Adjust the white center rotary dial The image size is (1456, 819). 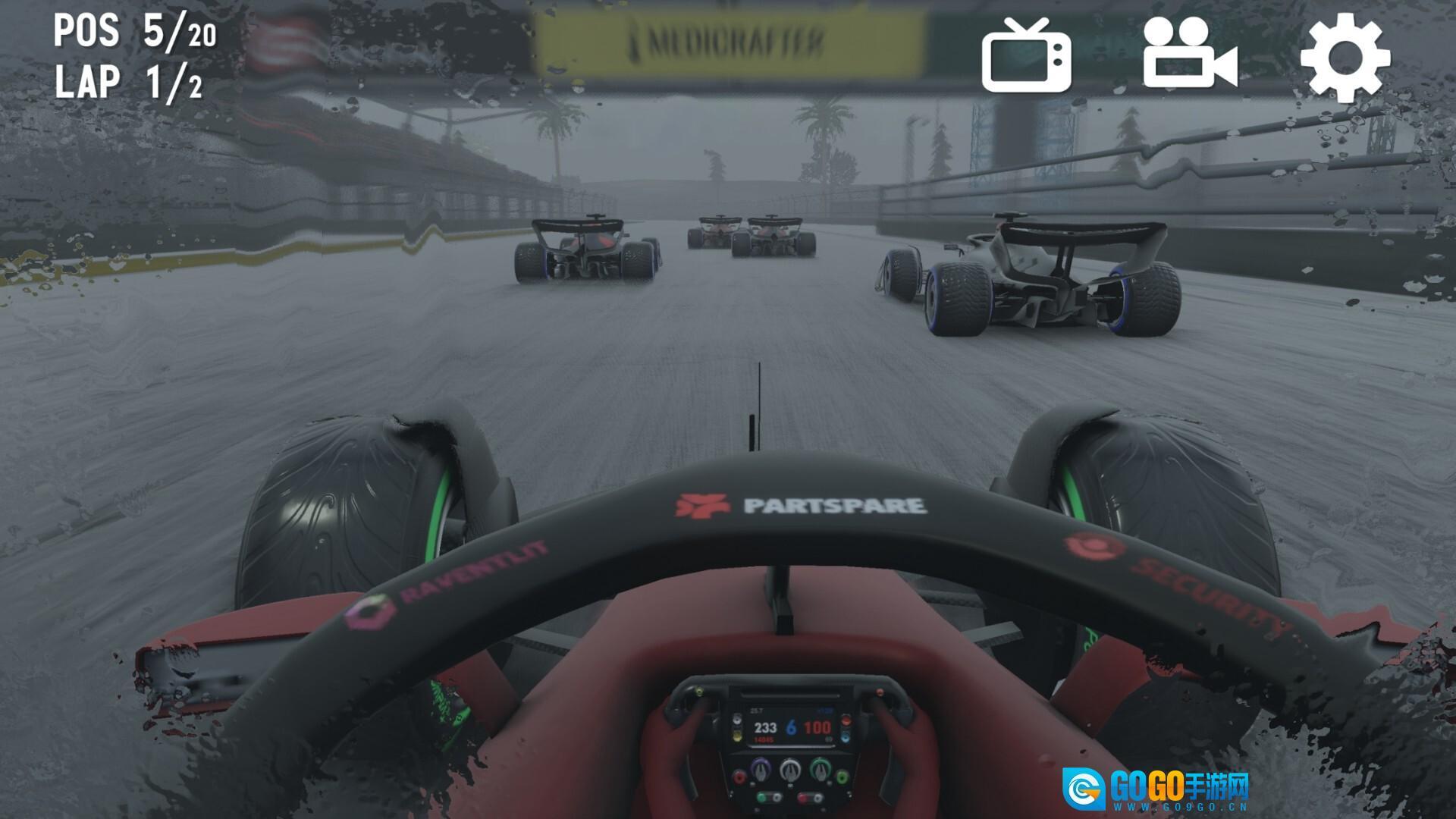pyautogui.click(x=791, y=772)
